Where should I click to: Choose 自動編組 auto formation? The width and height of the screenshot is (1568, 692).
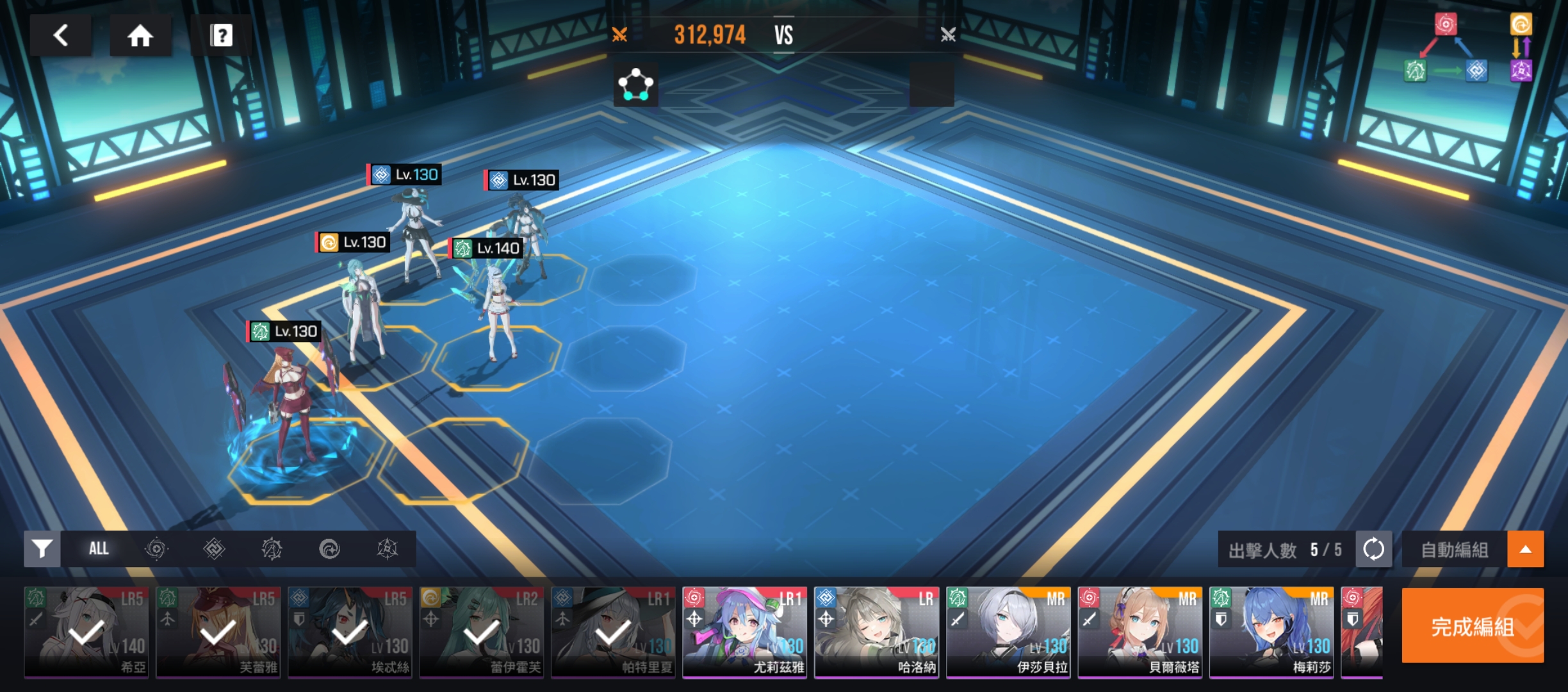click(1454, 549)
